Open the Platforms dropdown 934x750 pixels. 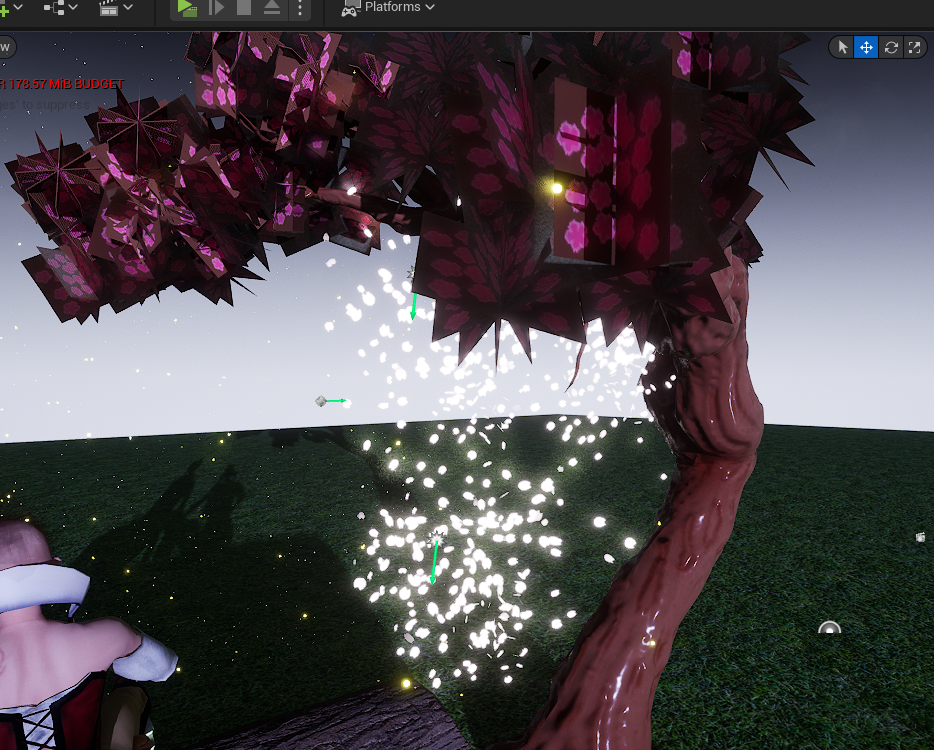389,7
